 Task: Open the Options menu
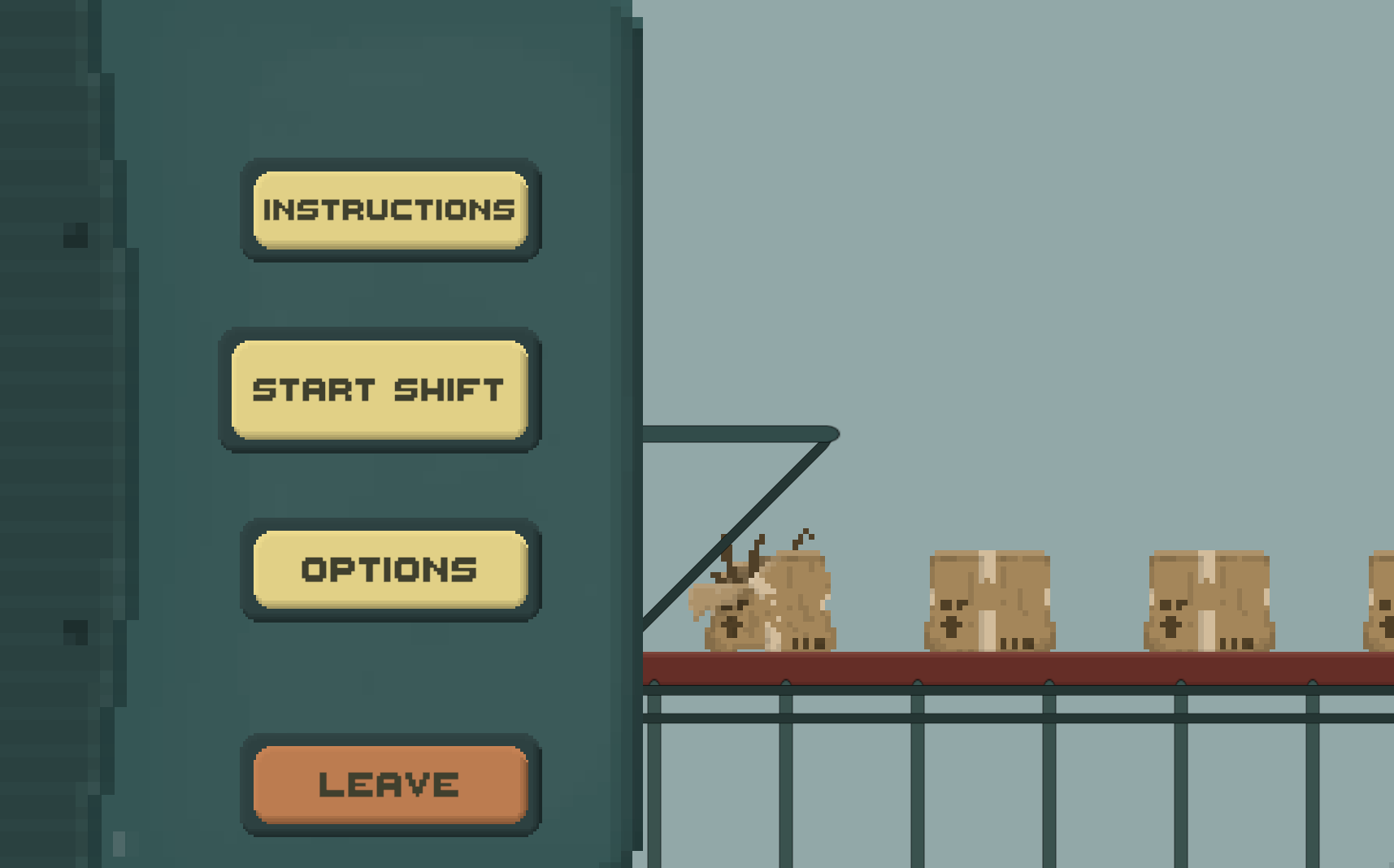tap(390, 569)
